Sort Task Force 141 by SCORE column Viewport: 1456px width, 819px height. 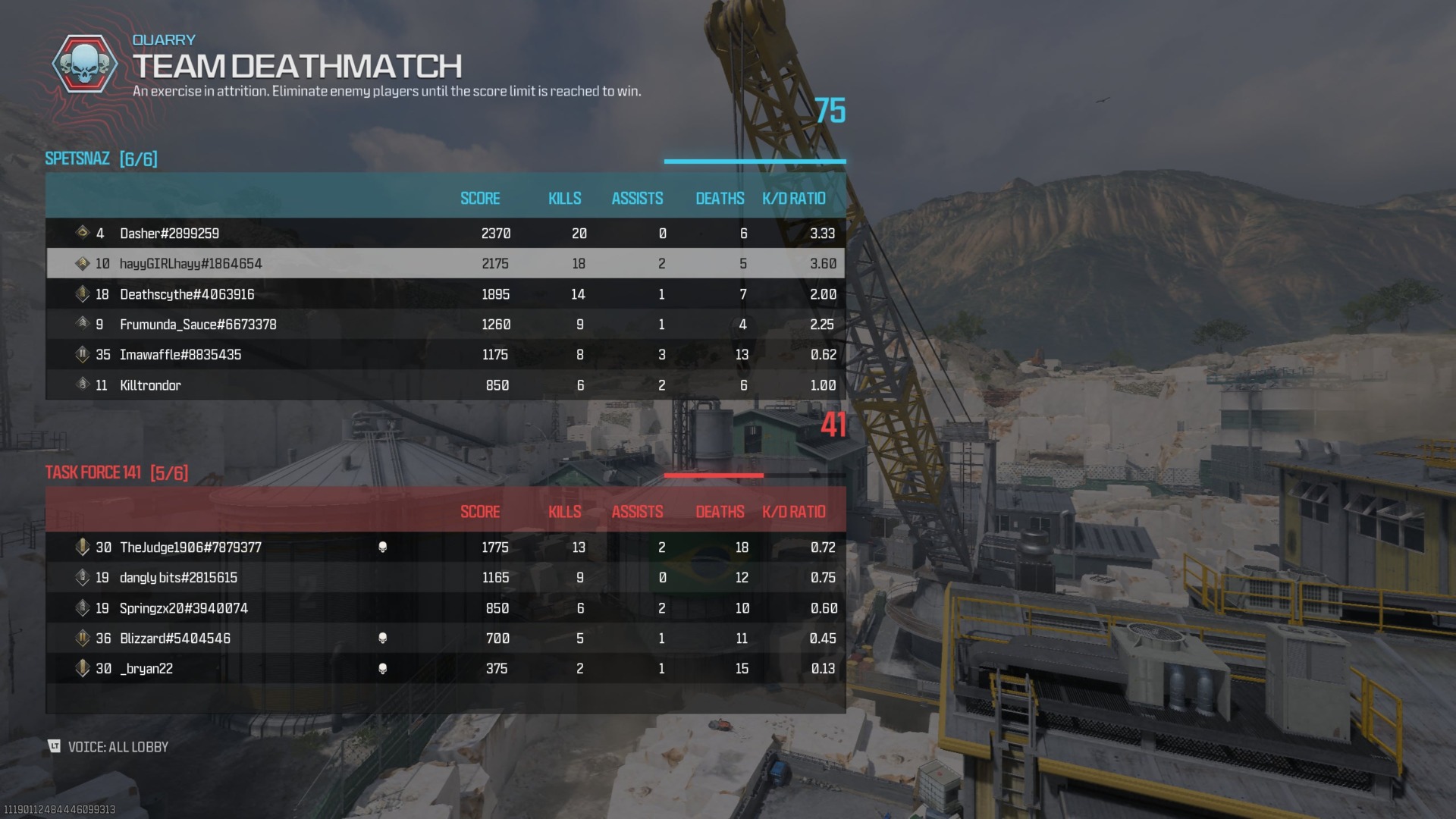(x=480, y=512)
